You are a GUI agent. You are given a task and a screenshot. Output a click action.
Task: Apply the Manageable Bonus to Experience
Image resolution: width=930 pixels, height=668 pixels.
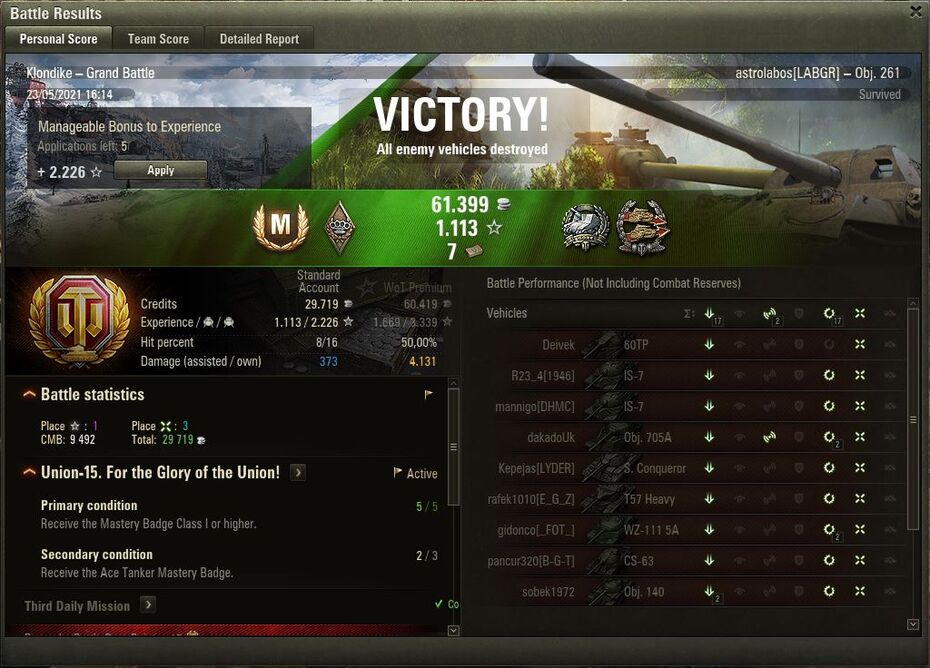(161, 171)
